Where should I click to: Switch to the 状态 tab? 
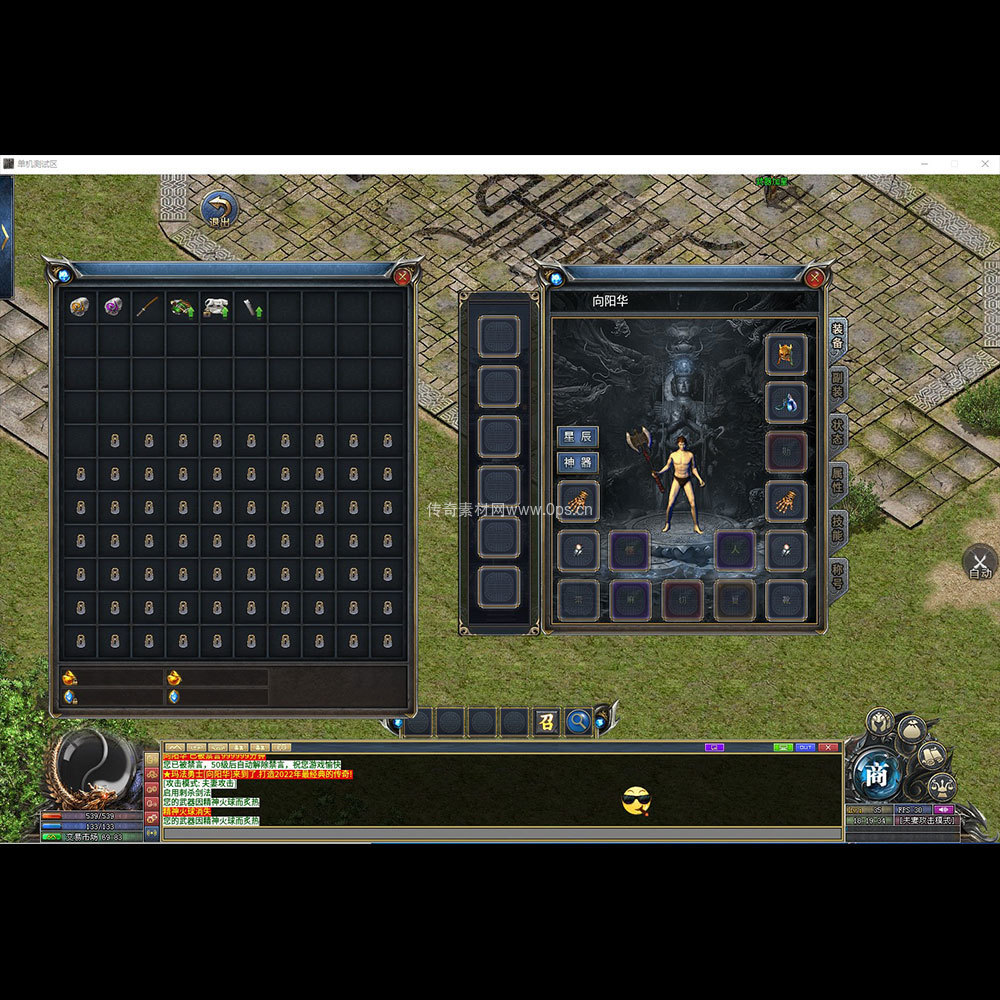click(x=838, y=430)
